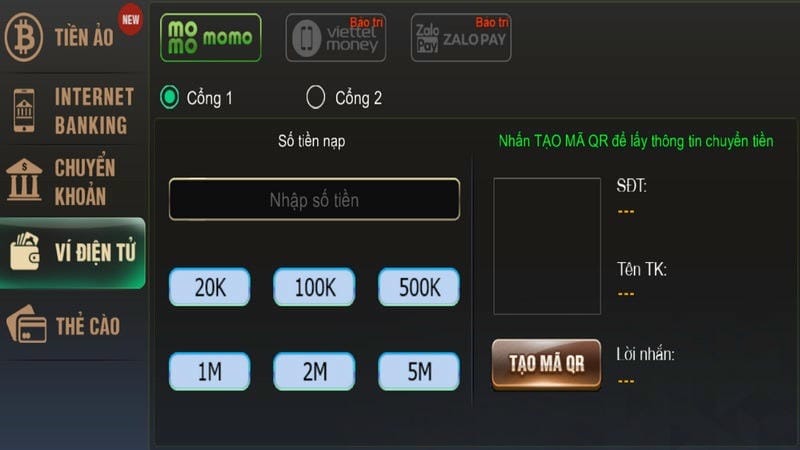This screenshot has height=450, width=800.
Task: Select the Chuyển Khoản bank transfer tab
Action: pyautogui.click(x=72, y=181)
